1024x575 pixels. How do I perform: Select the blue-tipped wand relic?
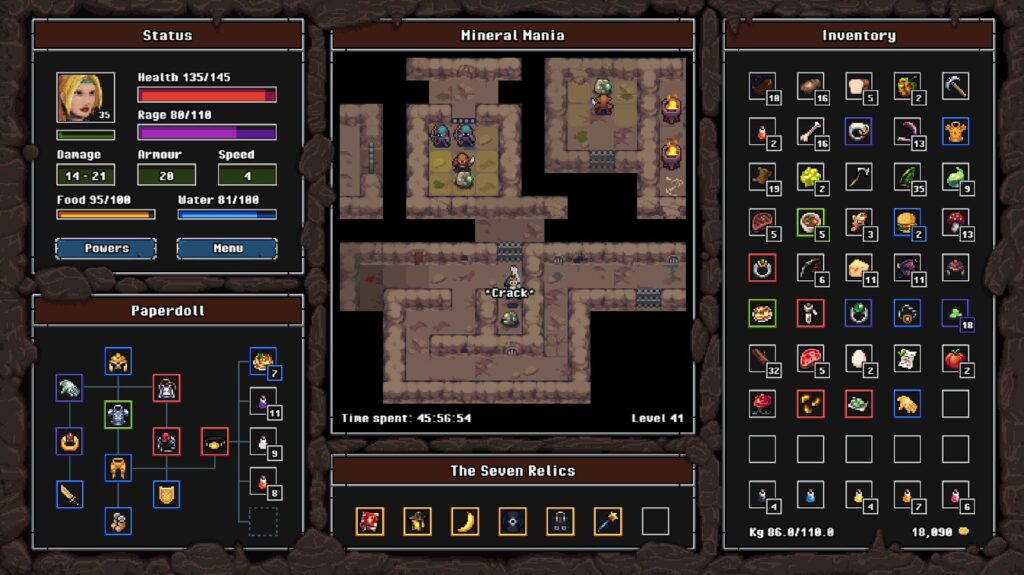click(x=608, y=521)
